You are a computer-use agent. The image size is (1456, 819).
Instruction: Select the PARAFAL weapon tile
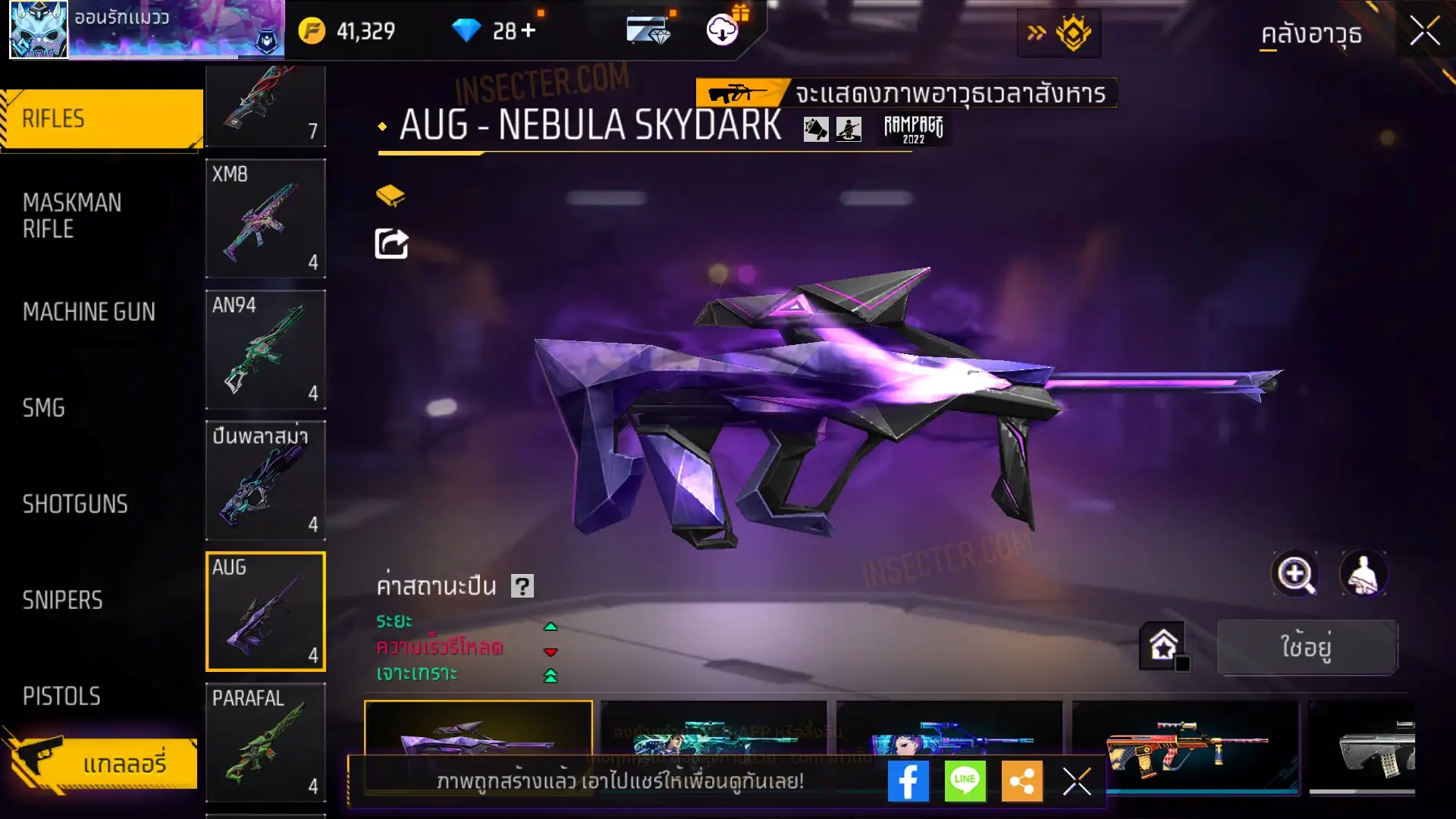coord(265,742)
